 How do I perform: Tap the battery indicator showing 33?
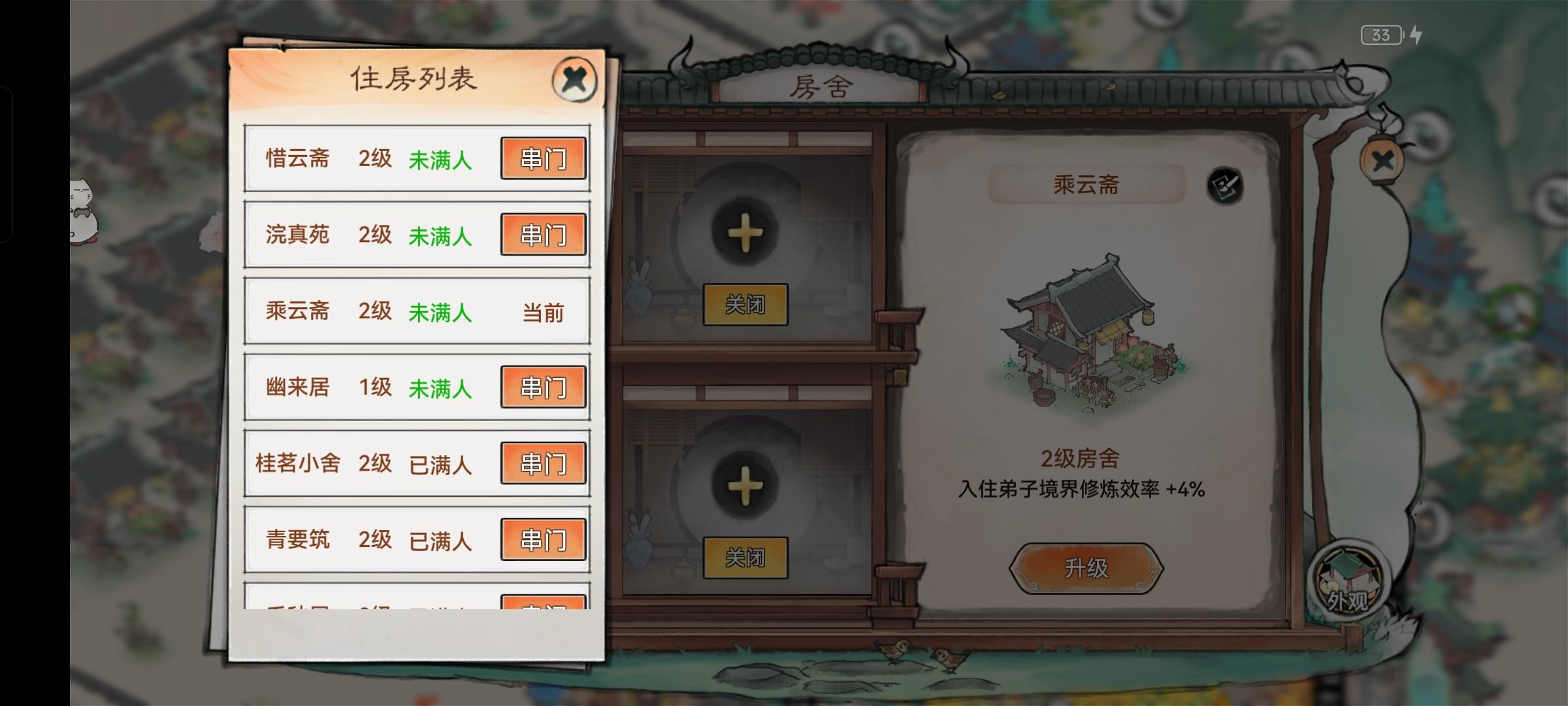tap(1381, 35)
